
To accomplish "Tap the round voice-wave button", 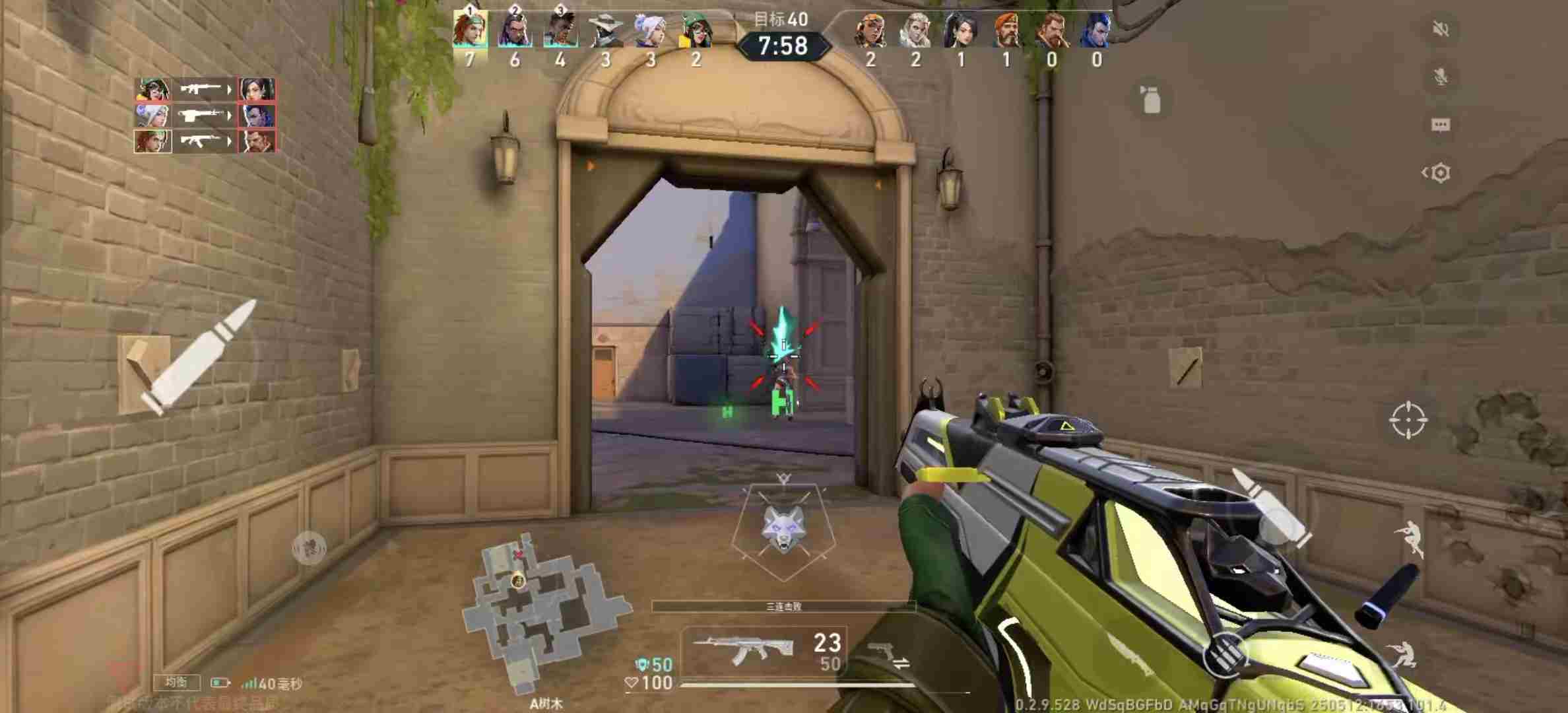I will pyautogui.click(x=309, y=547).
